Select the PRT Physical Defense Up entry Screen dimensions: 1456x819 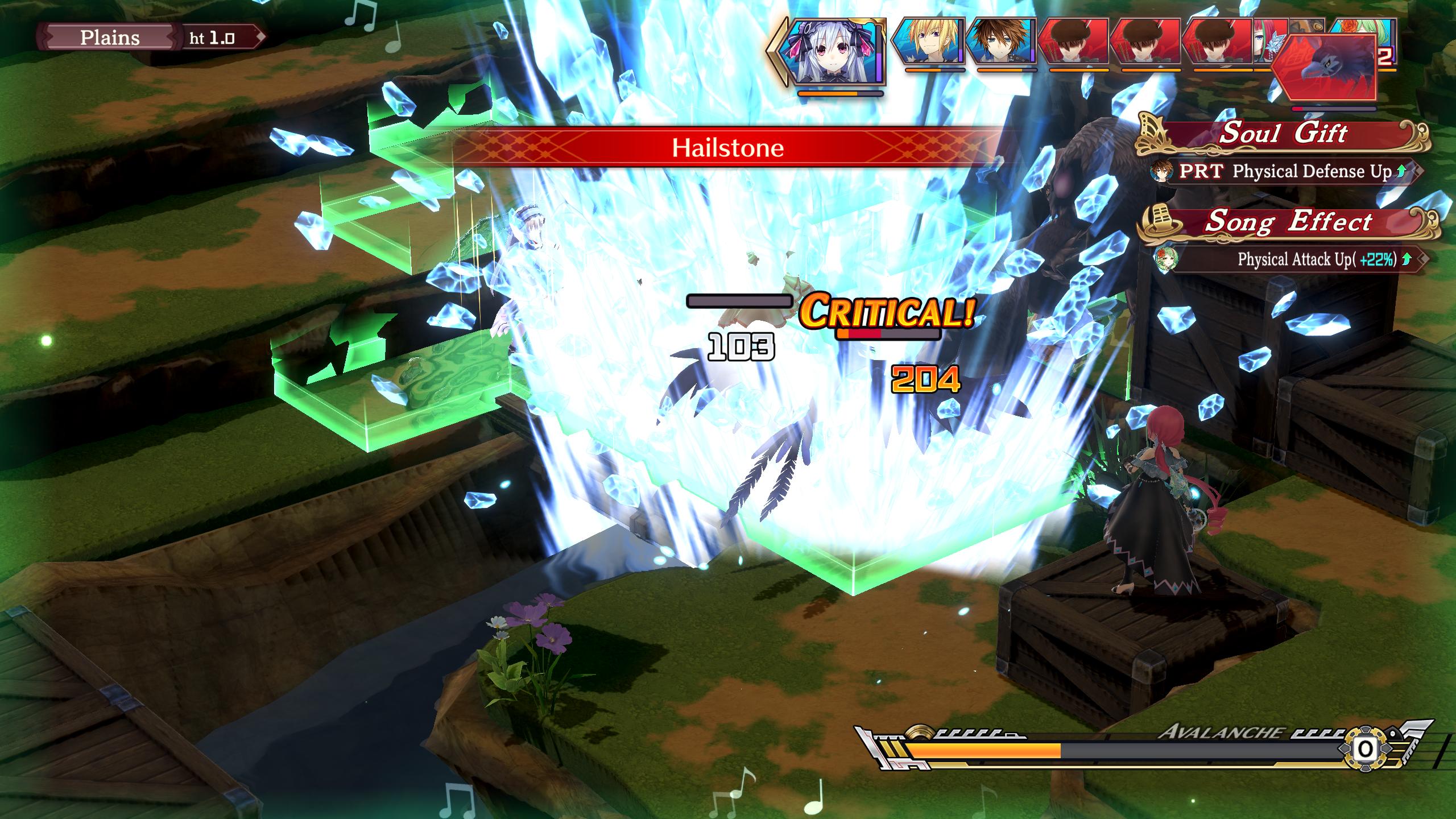[1284, 171]
